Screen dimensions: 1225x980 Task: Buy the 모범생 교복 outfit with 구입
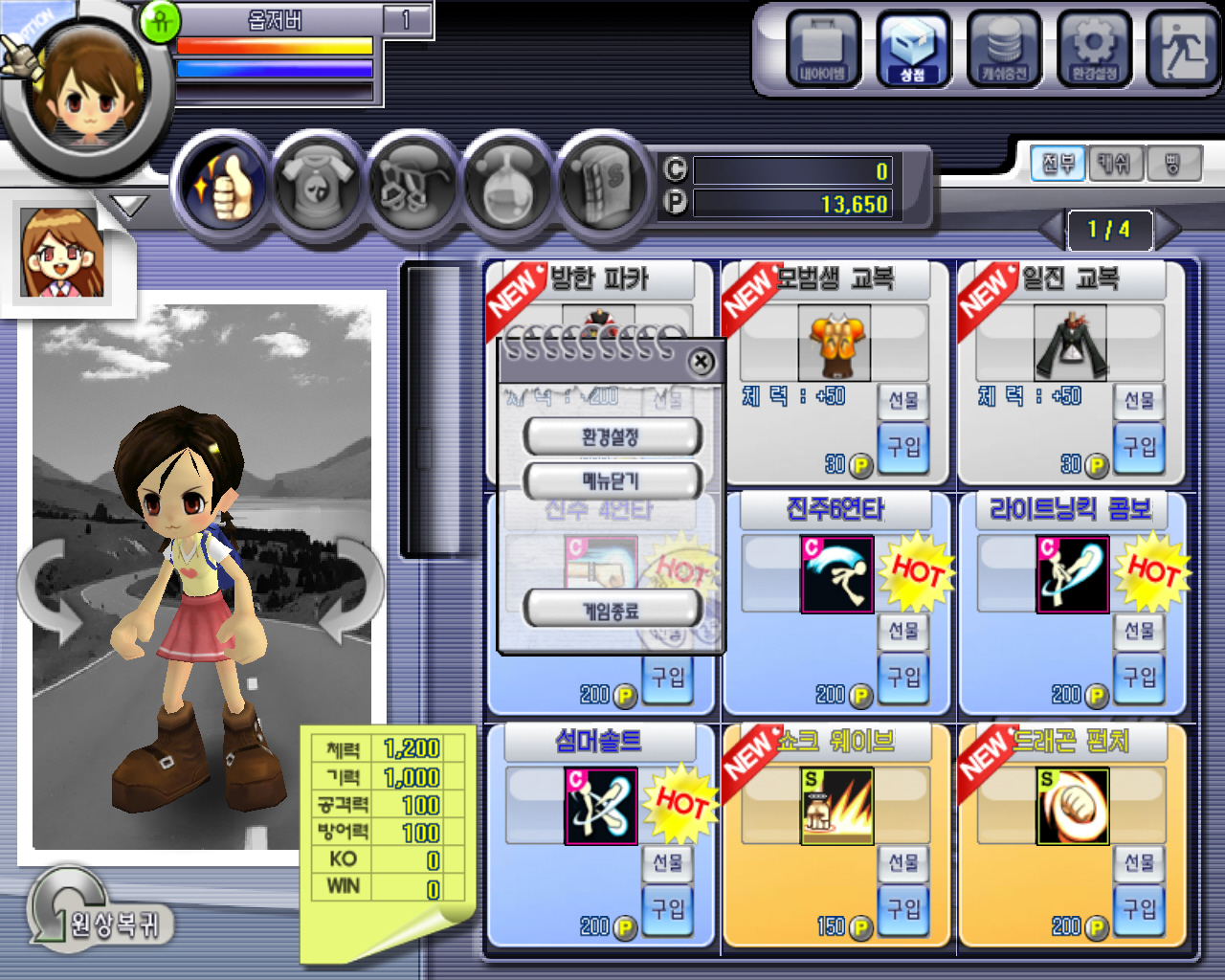tap(903, 448)
